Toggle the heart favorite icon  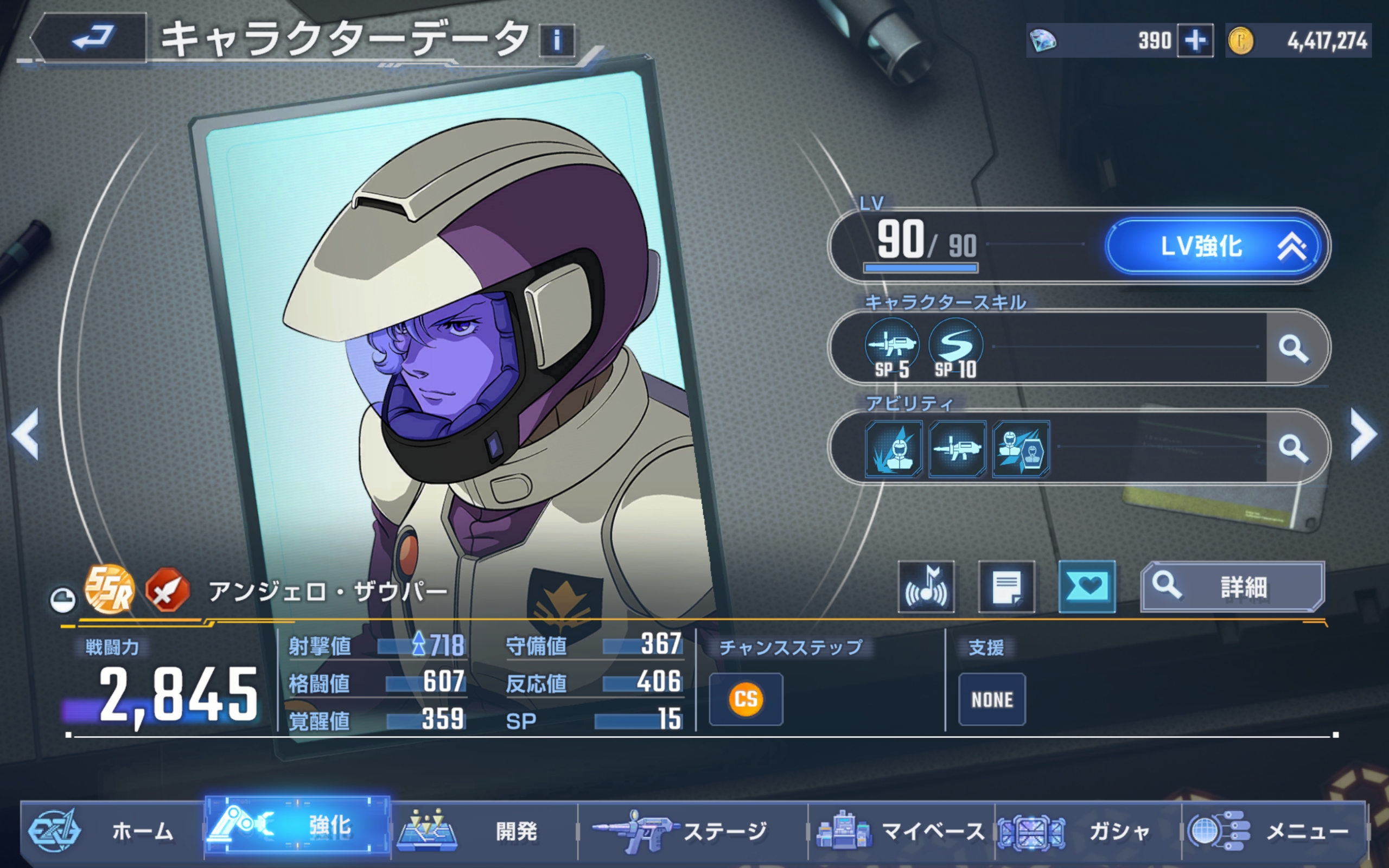[x=1087, y=586]
